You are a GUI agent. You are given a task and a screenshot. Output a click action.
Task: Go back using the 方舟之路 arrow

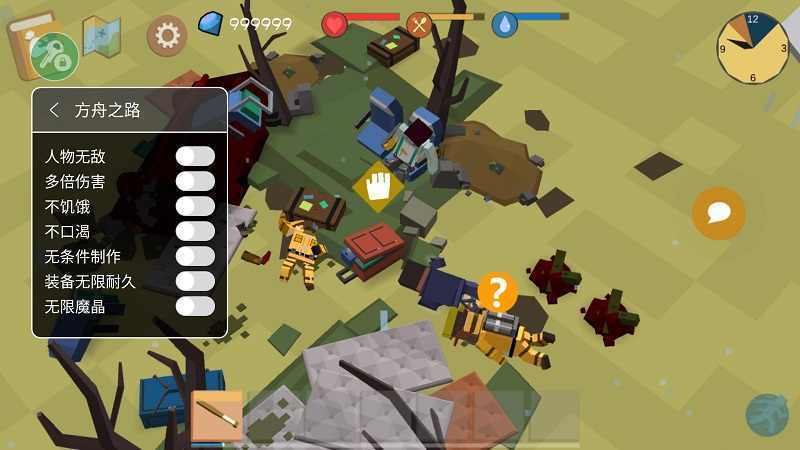(x=54, y=110)
